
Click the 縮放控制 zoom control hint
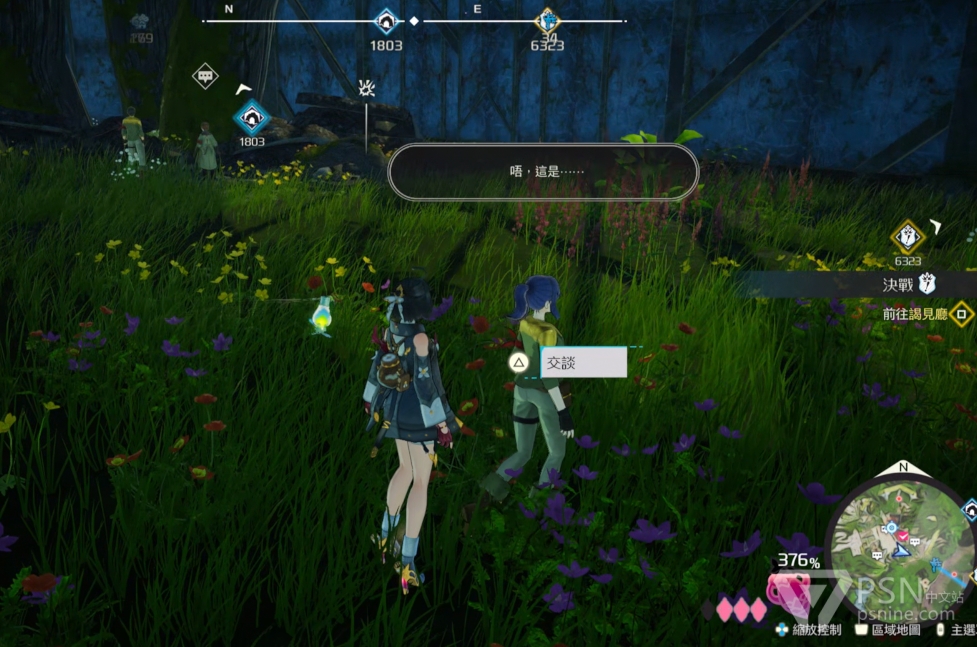tap(808, 630)
